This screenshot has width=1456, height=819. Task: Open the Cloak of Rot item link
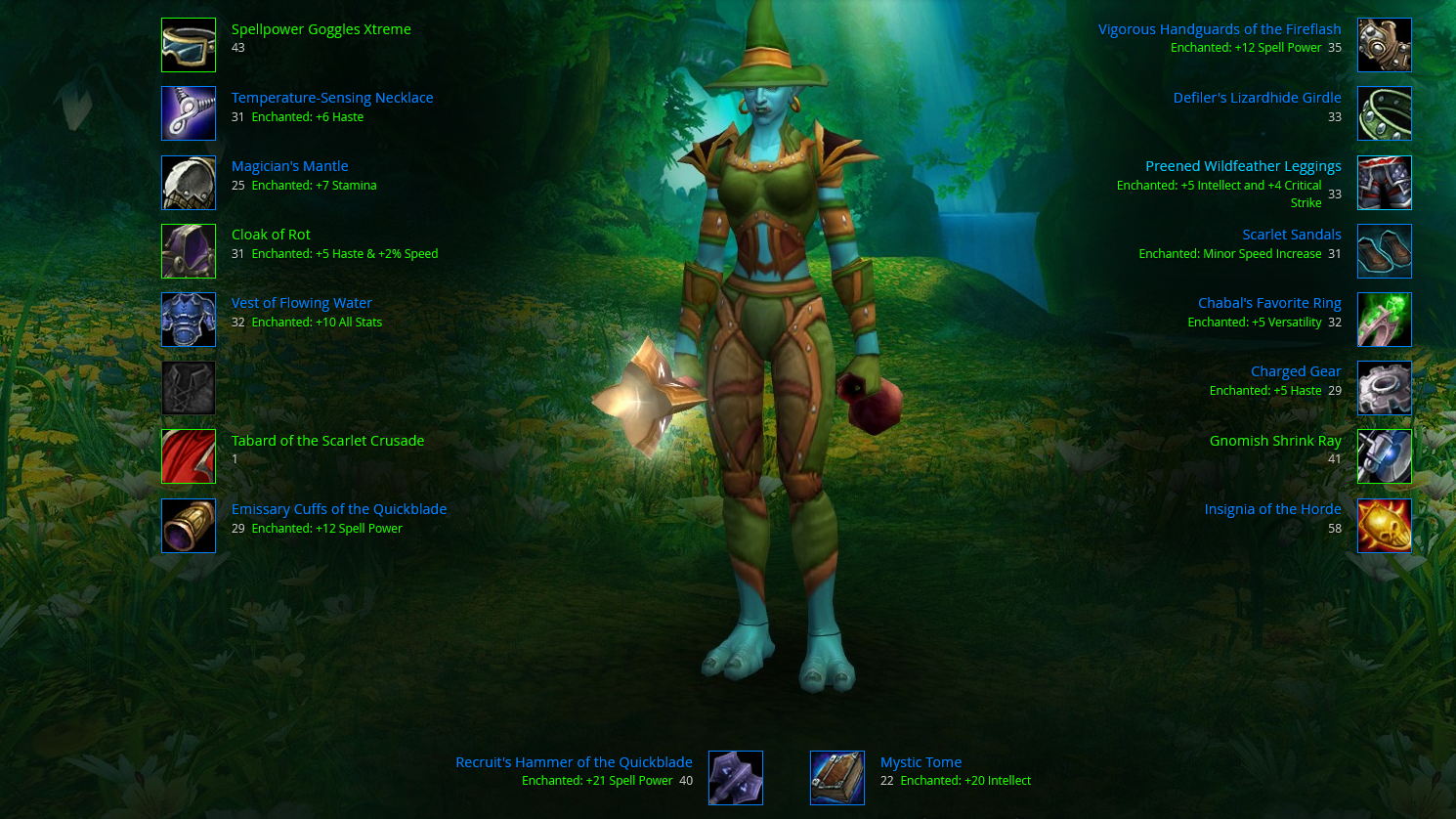pos(271,235)
